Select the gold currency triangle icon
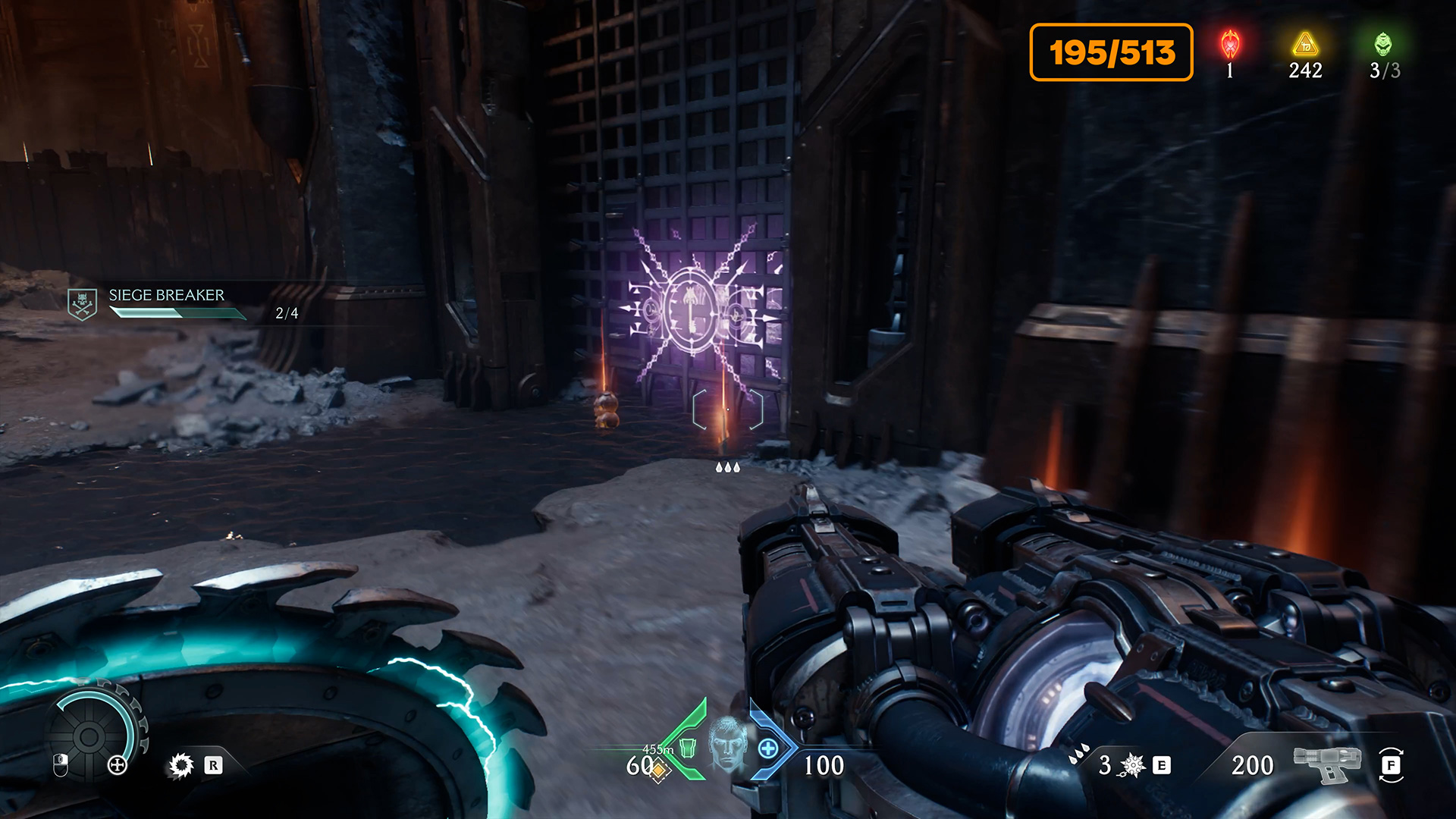The width and height of the screenshot is (1456, 819). [x=1305, y=45]
